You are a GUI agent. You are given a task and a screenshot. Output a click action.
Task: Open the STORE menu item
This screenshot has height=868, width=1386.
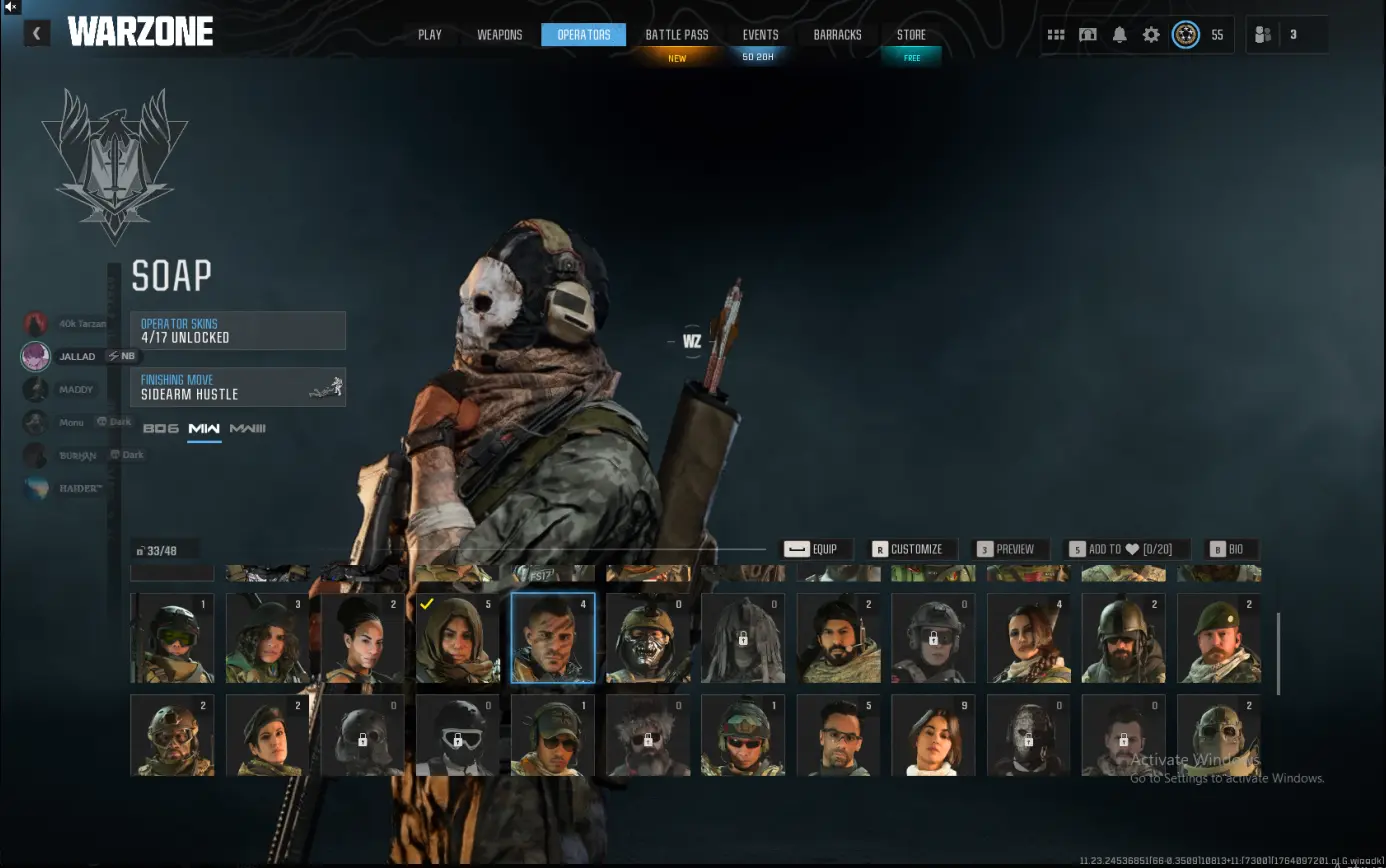[x=911, y=34]
